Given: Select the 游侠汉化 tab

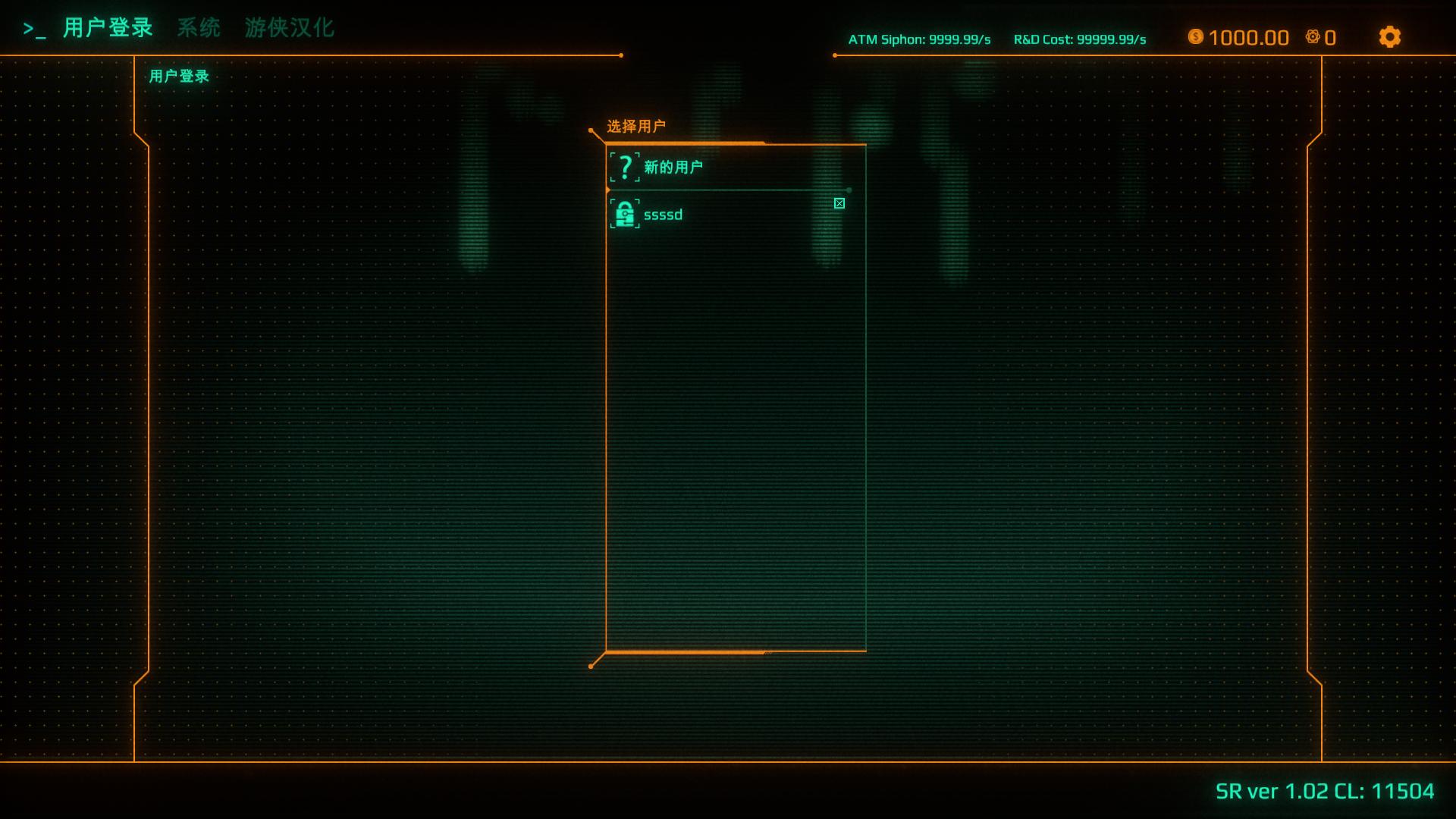Looking at the screenshot, I should 289,28.
